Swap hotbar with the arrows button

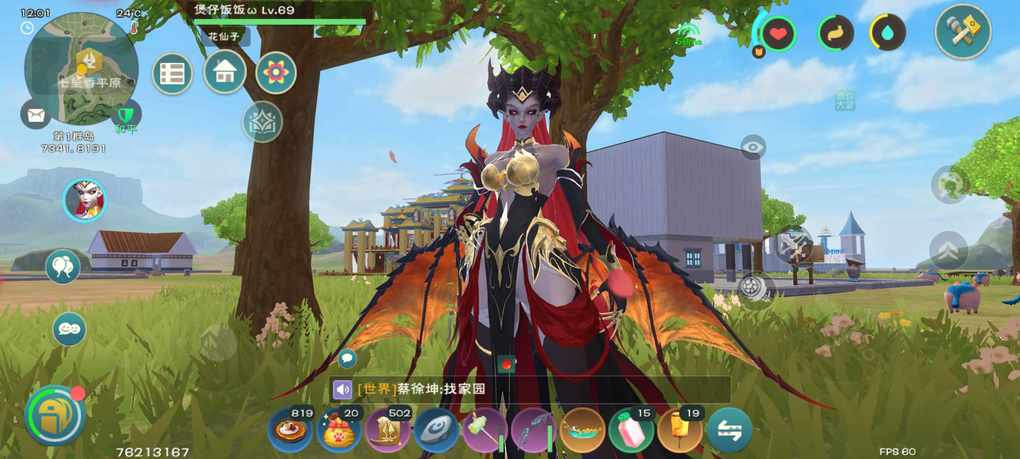point(729,430)
